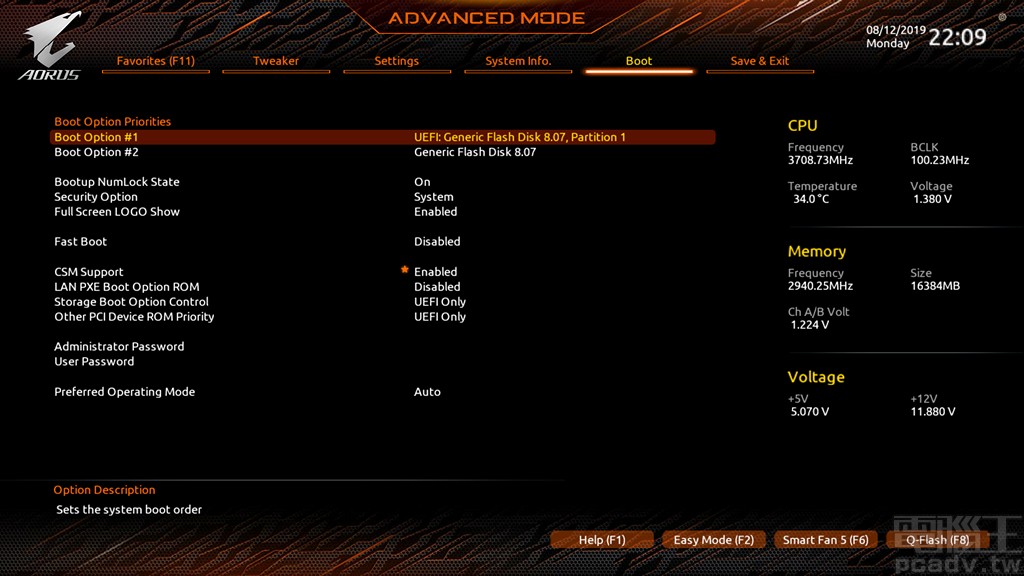The width and height of the screenshot is (1024, 576).
Task: Open the Favorites (F11) tab
Action: click(x=155, y=61)
